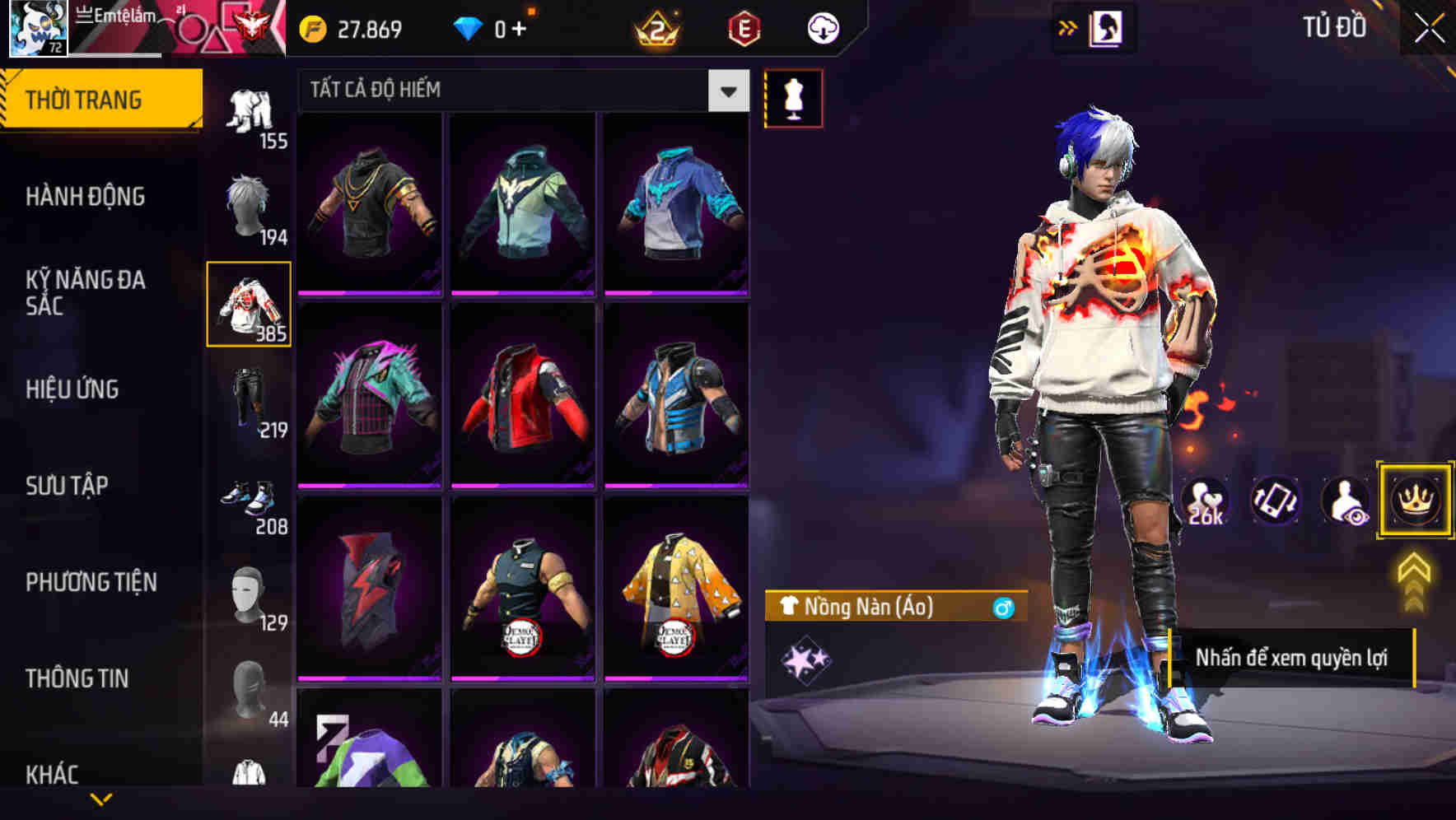Screen dimensions: 1456x820
Task: Toggle the character-only view eye icon
Action: point(1344,501)
